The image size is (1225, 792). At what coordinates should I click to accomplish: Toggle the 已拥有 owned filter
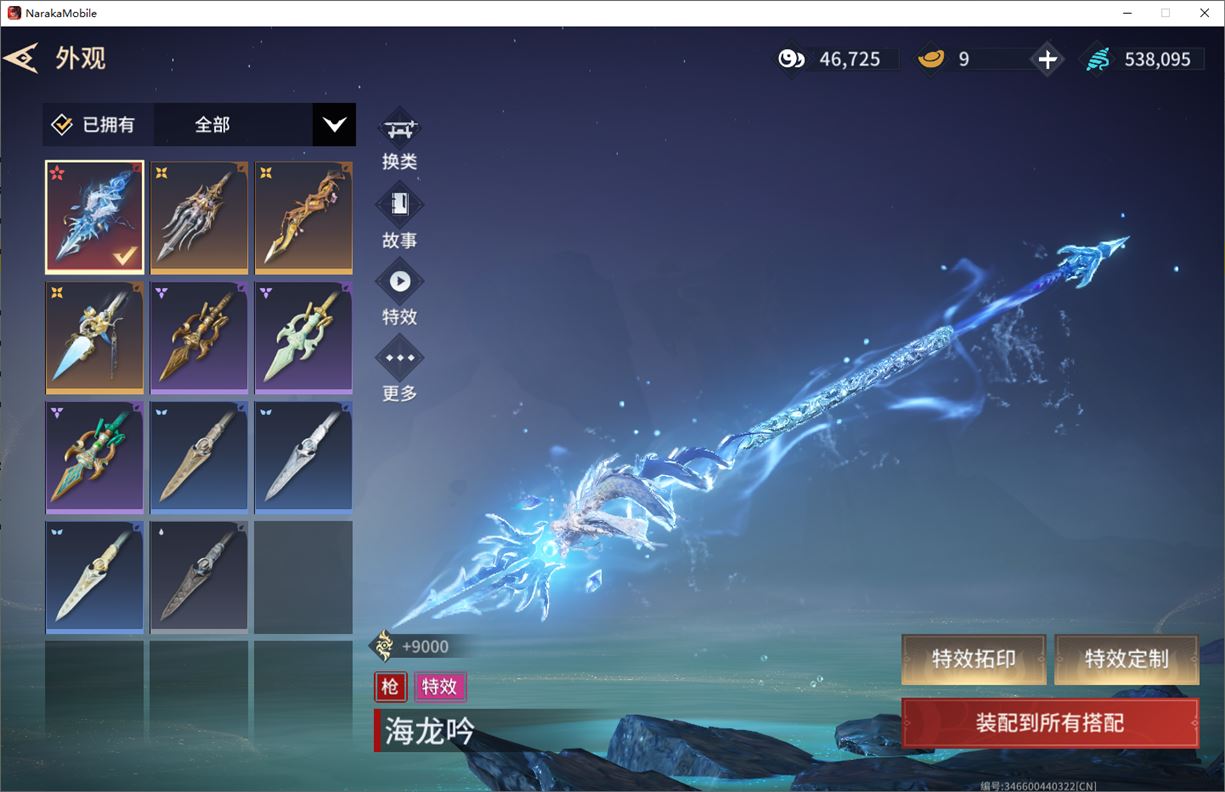pyautogui.click(x=63, y=125)
